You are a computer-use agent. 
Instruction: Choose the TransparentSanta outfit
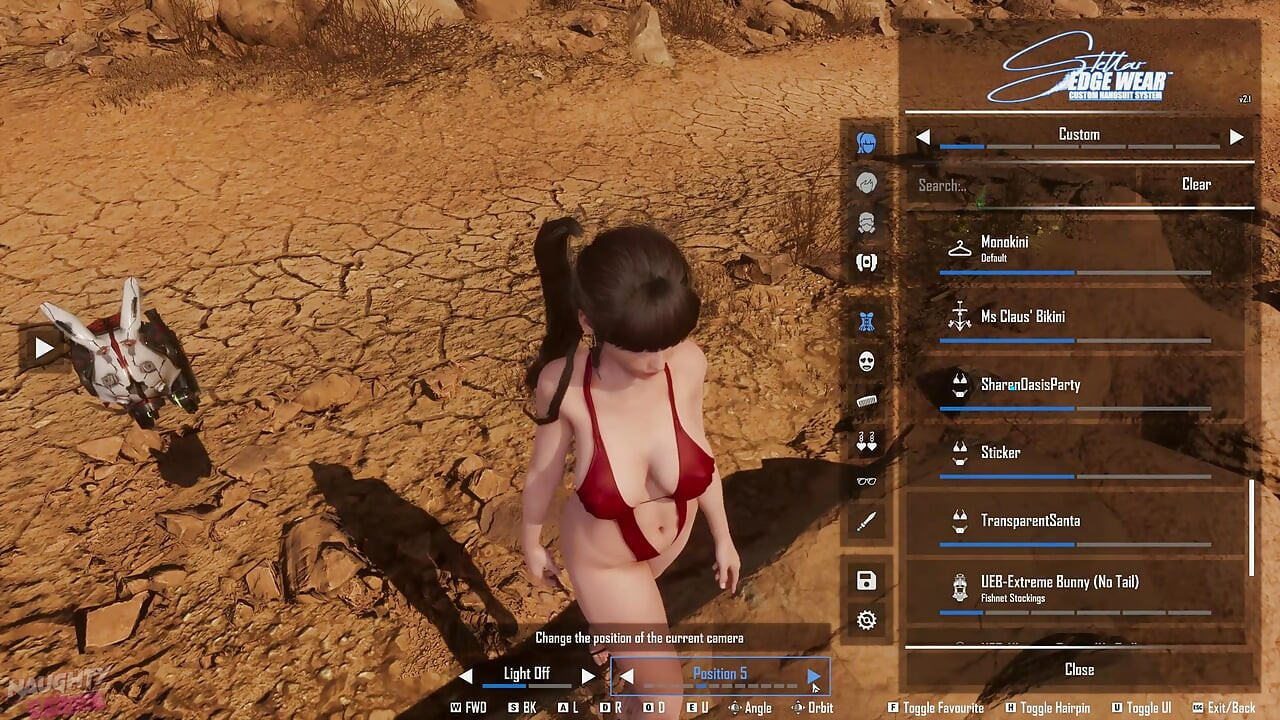click(x=1075, y=521)
